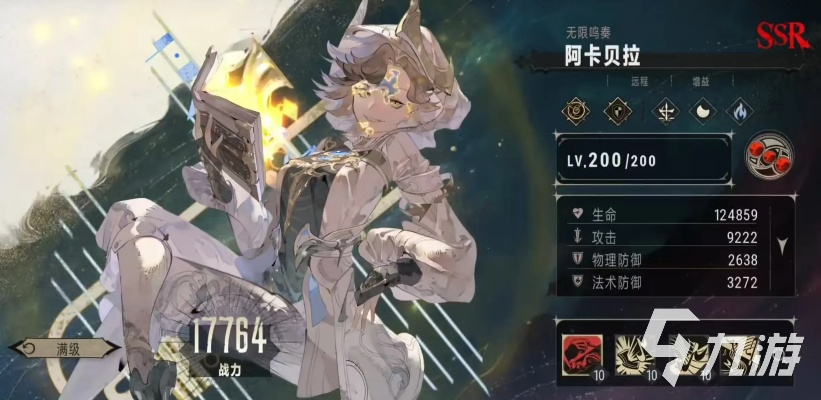Tap the crossbow ranged class icon
Viewport: 821px width, 400px height.
[x=664, y=111]
